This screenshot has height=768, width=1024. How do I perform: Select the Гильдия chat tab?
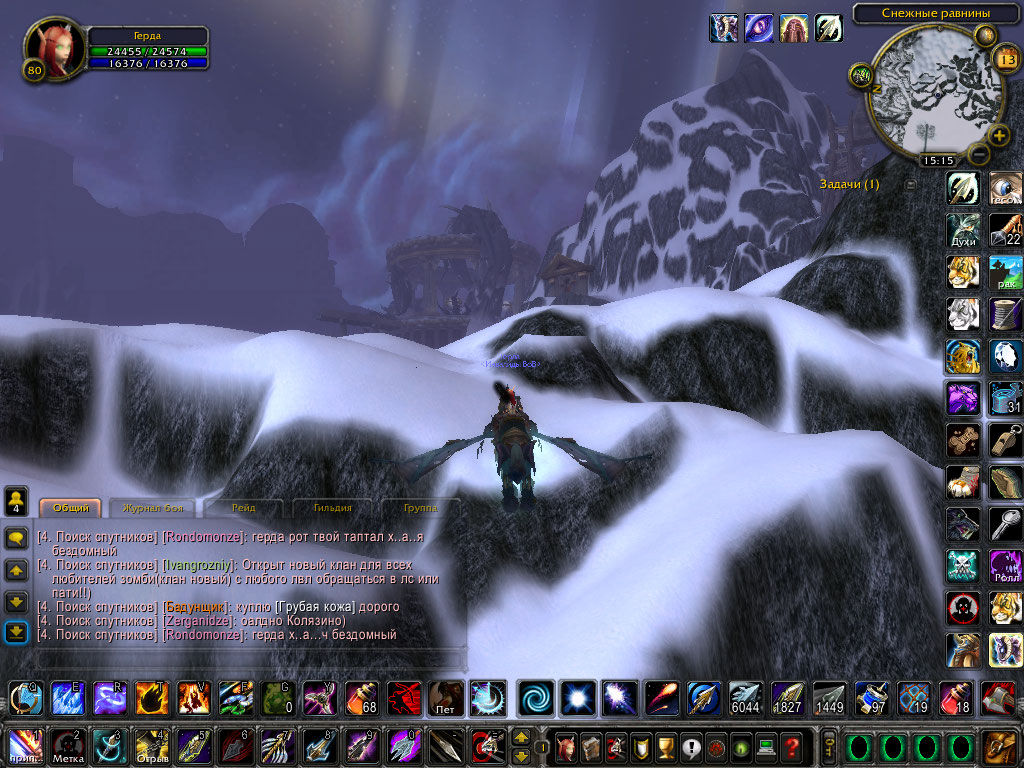coord(331,509)
